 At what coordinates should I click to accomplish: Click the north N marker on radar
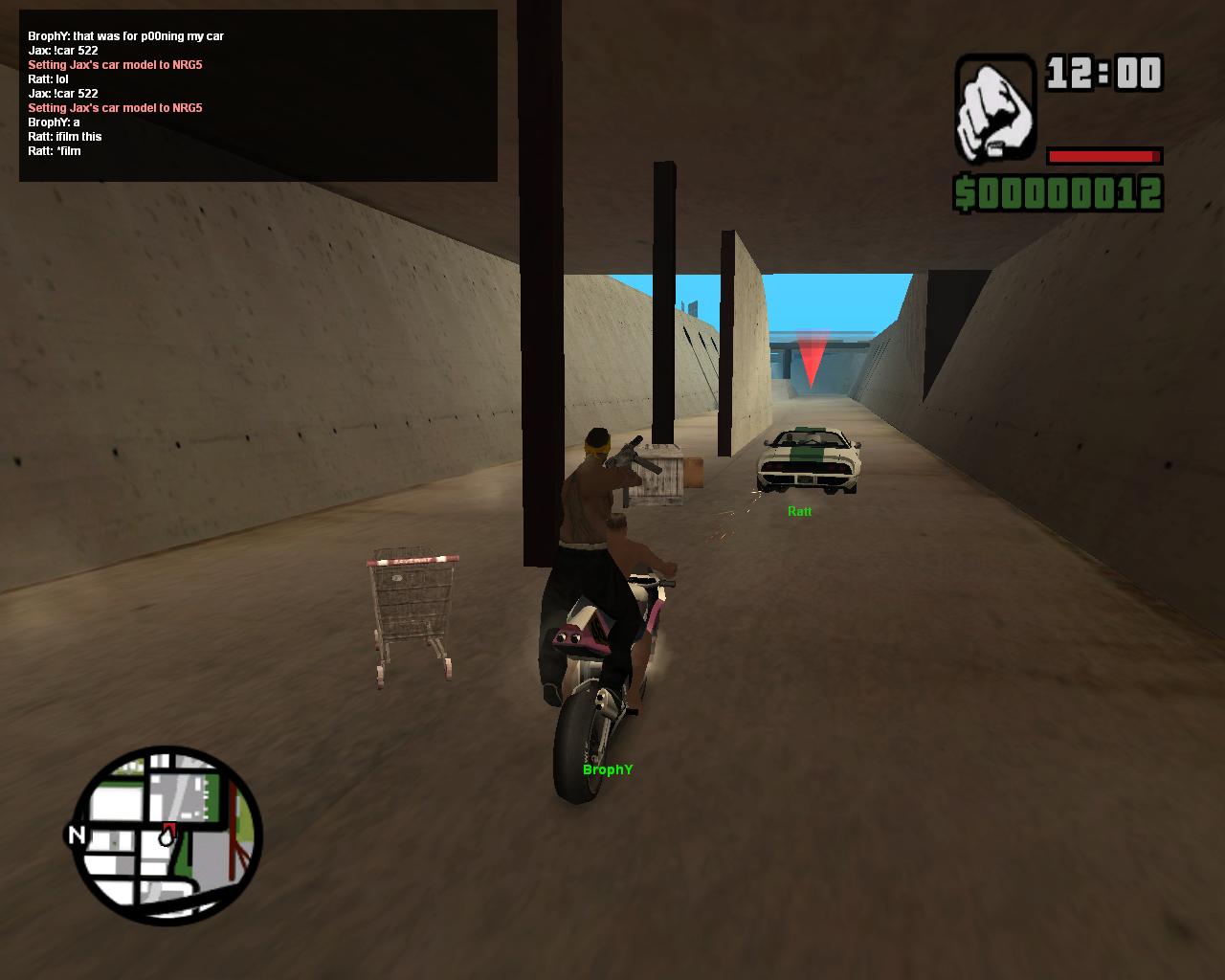point(76,835)
